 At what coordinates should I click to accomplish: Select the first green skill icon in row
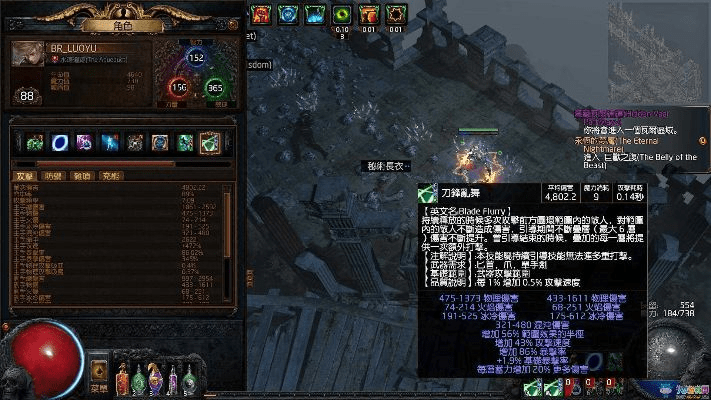pyautogui.click(x=35, y=142)
